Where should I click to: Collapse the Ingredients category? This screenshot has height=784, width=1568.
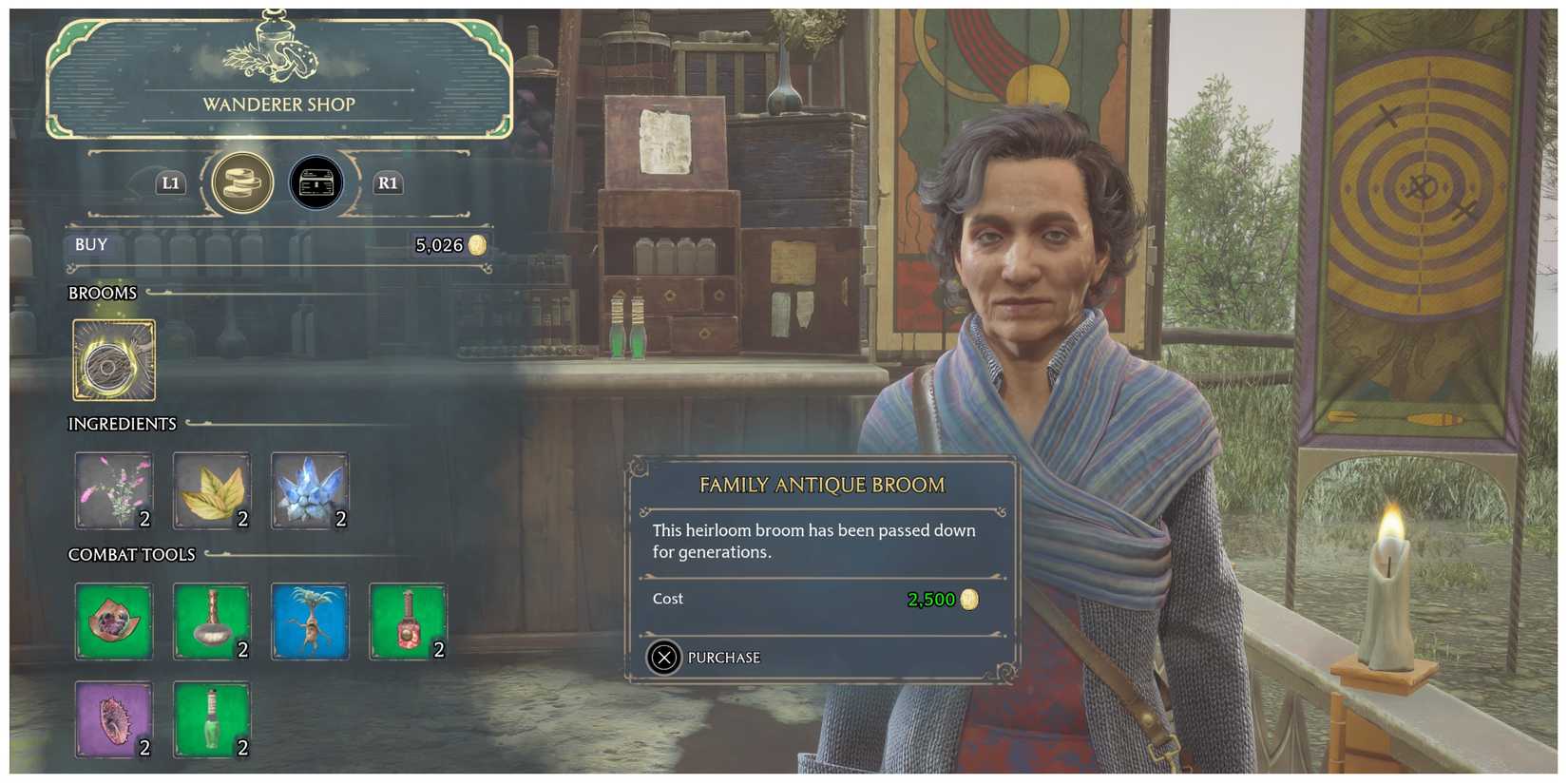pos(123,424)
